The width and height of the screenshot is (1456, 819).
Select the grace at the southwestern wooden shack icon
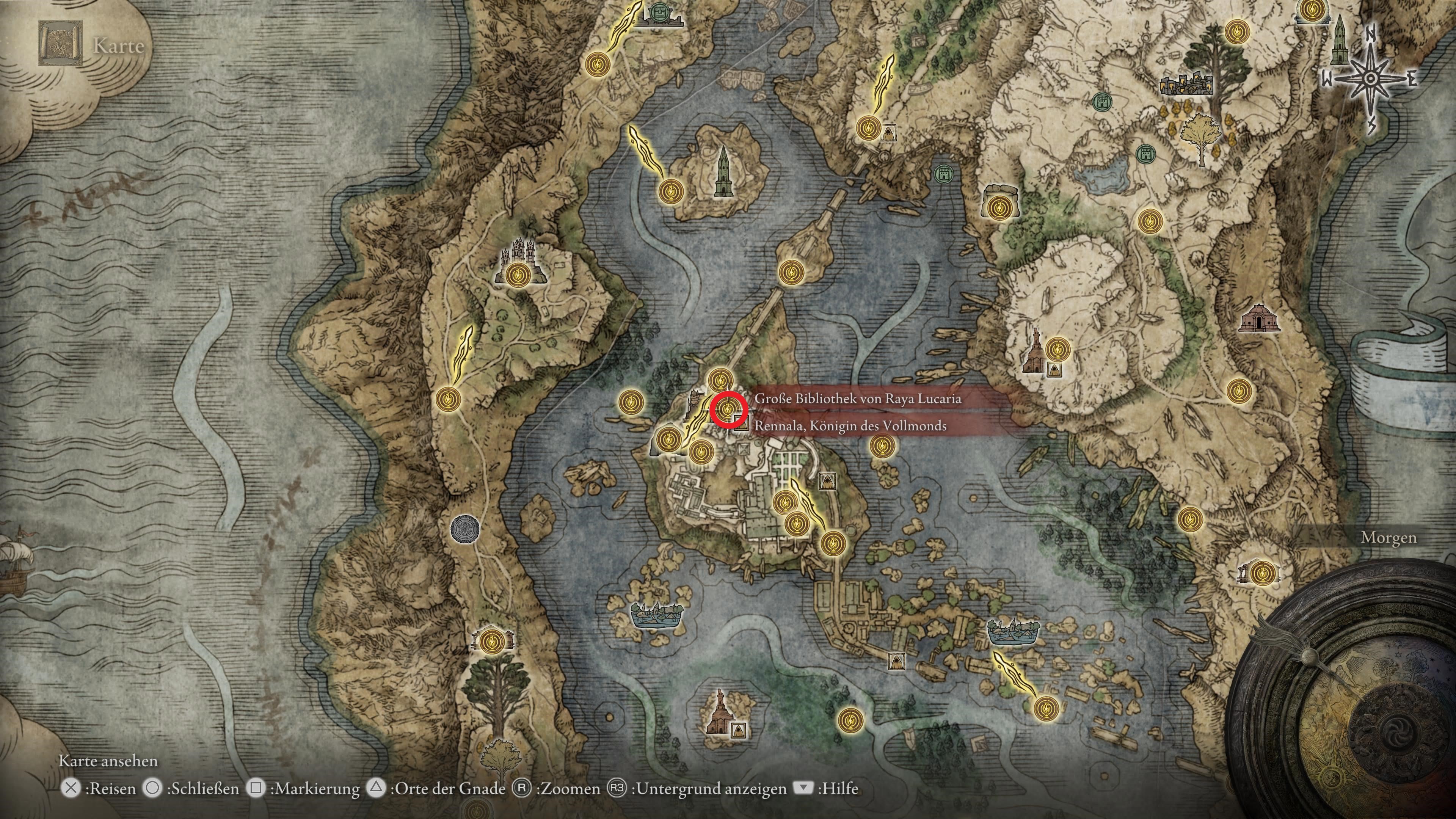(x=490, y=640)
